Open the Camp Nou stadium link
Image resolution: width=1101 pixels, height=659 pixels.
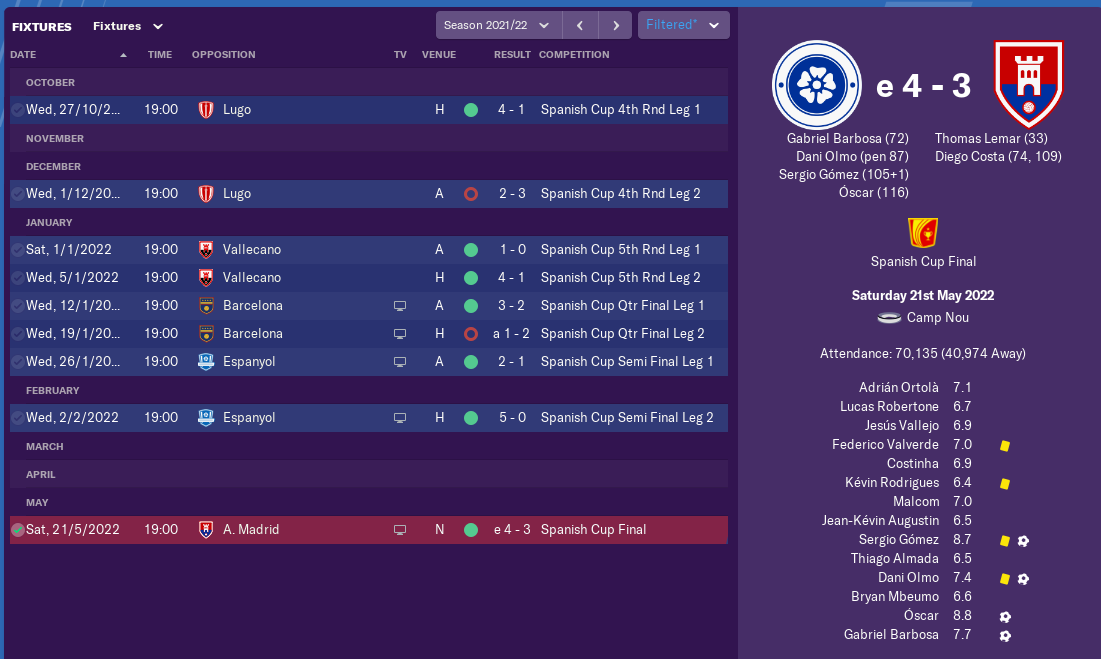[x=937, y=318]
